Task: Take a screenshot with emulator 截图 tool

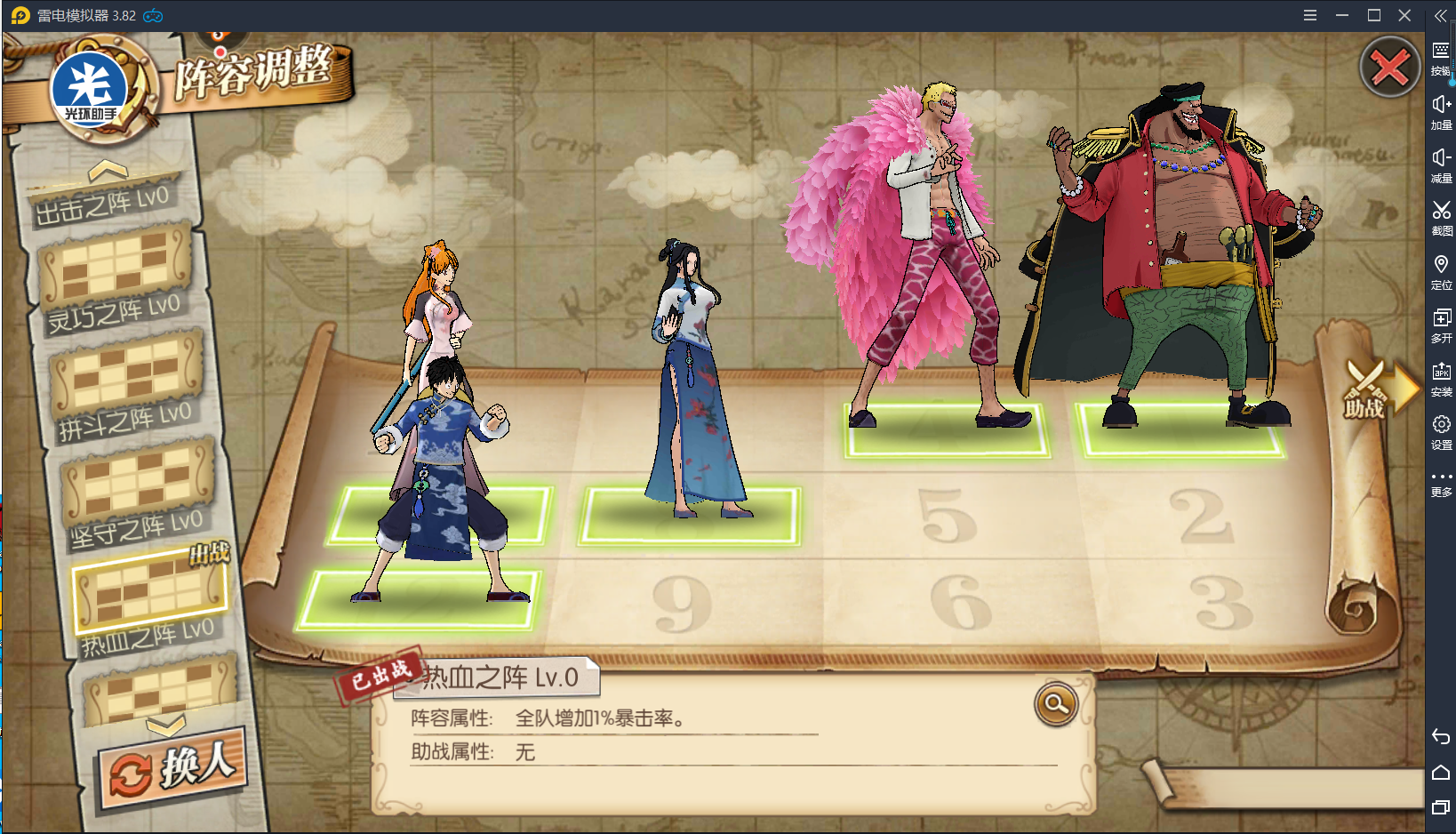Action: tap(1441, 216)
